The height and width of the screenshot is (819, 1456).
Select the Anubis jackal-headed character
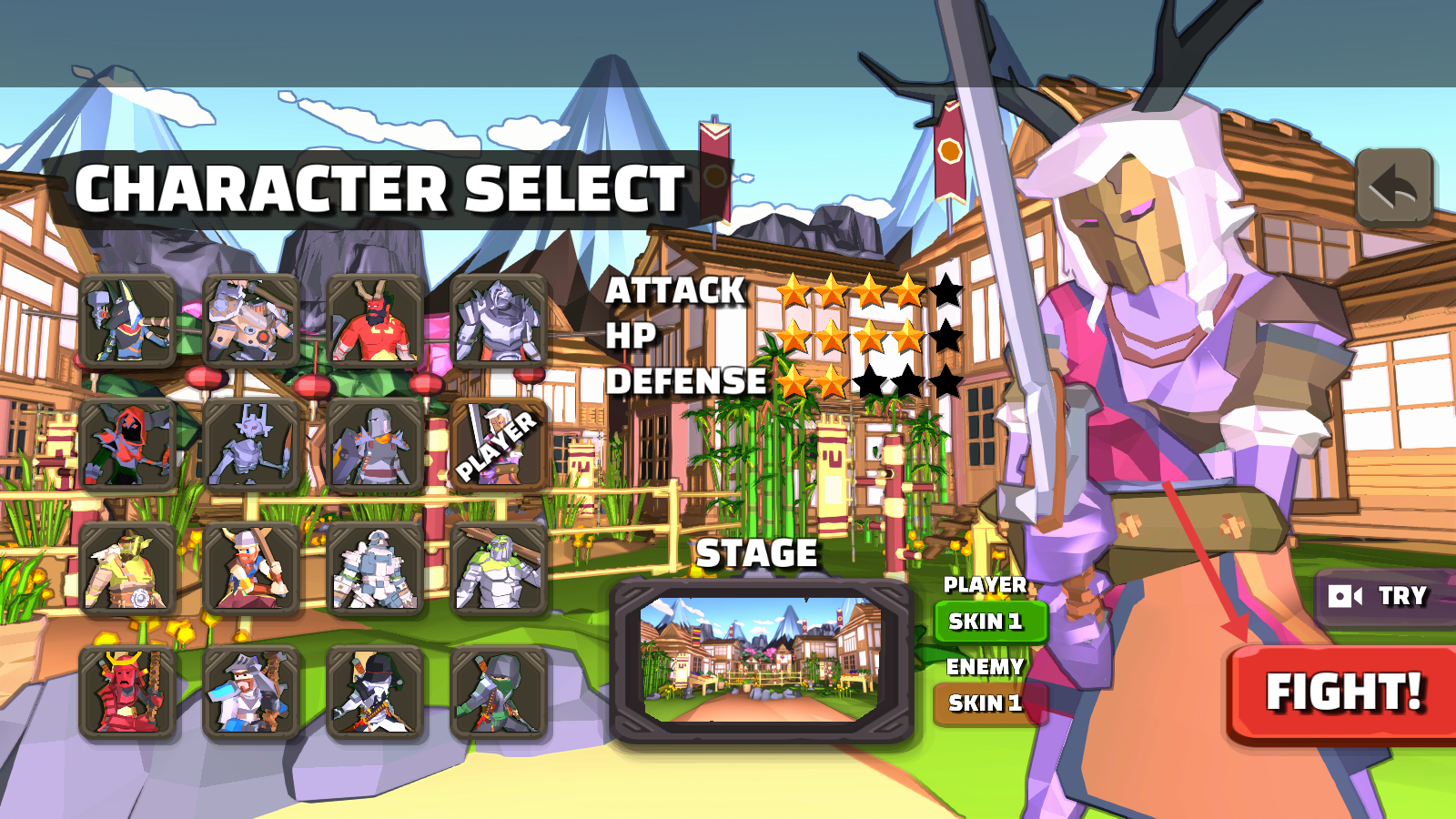click(127, 321)
